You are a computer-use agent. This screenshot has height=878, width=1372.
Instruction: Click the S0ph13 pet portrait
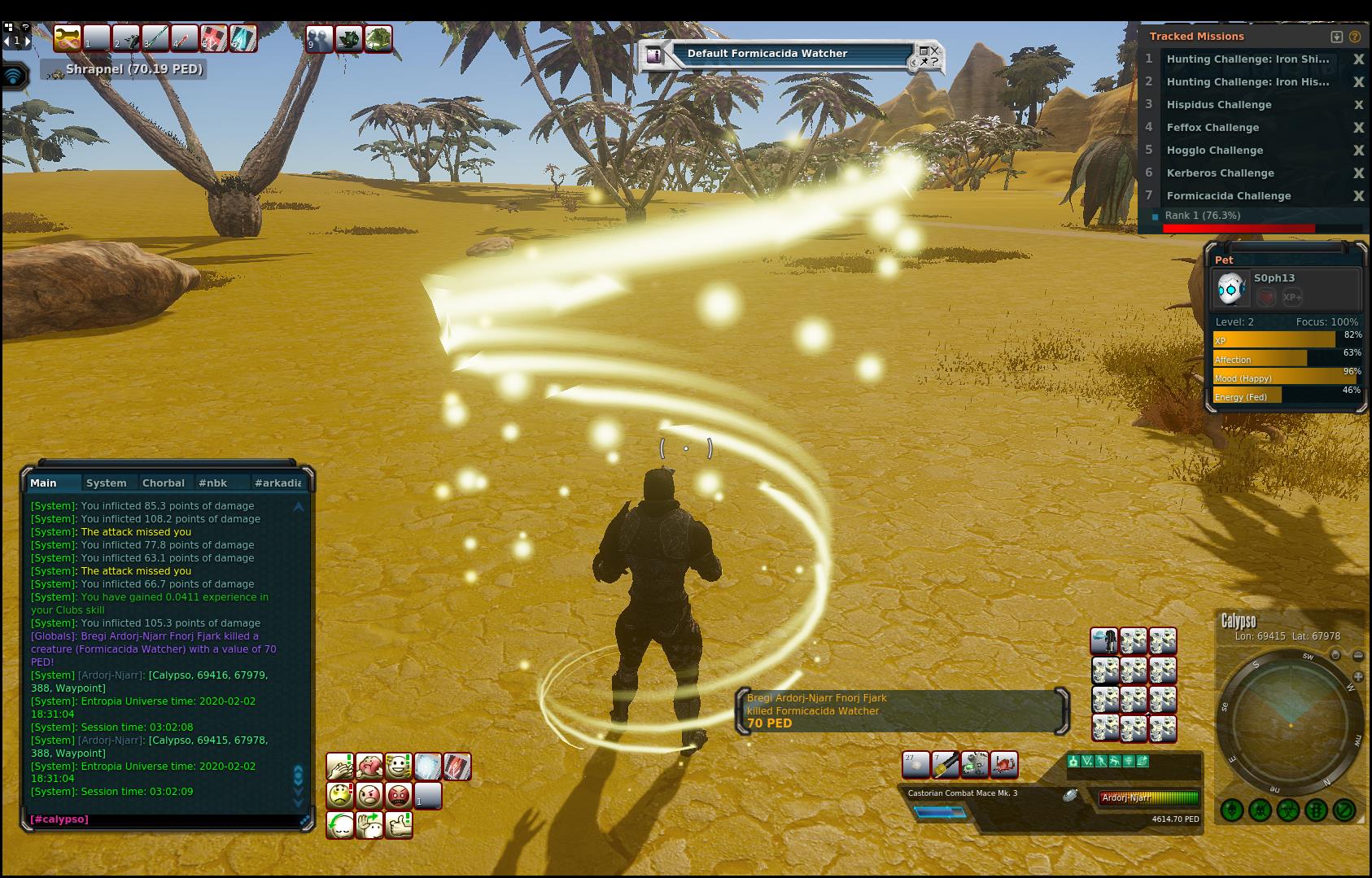[x=1230, y=288]
